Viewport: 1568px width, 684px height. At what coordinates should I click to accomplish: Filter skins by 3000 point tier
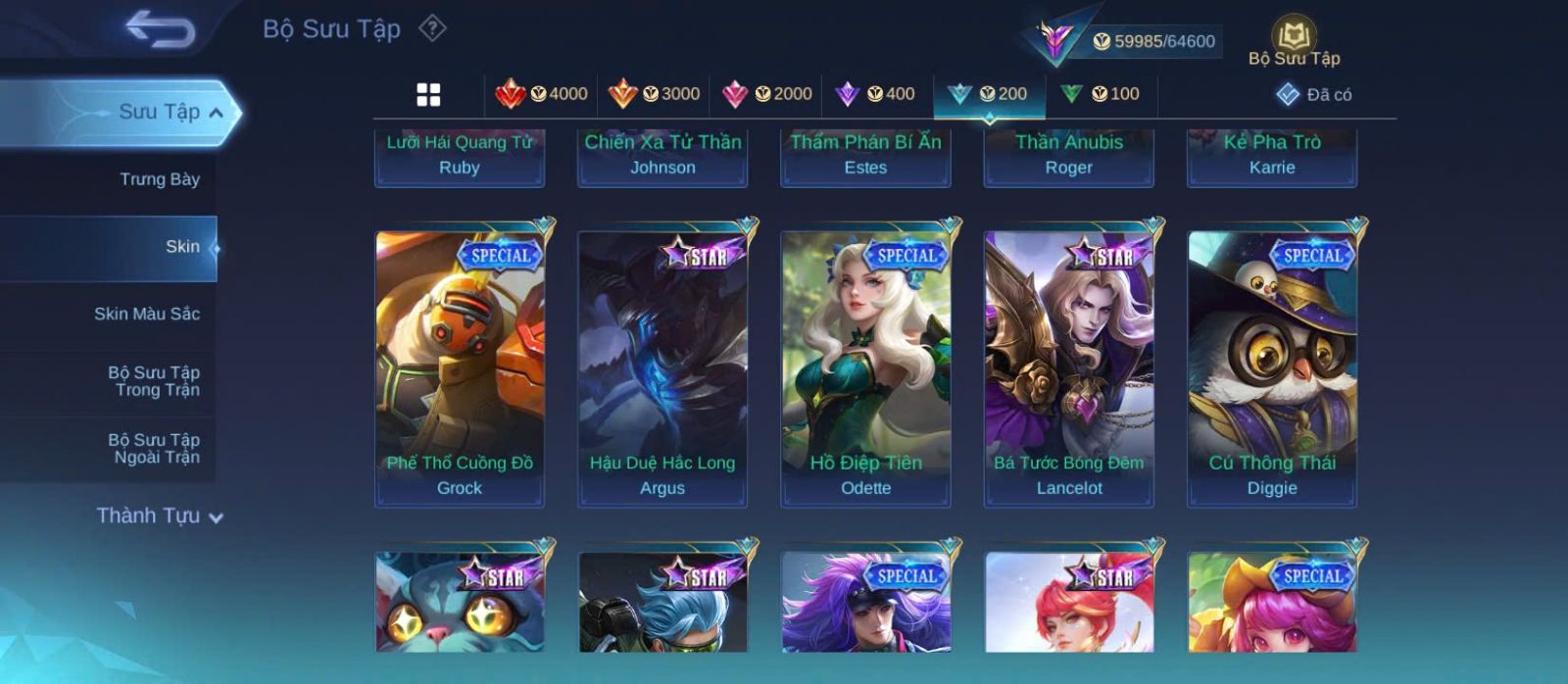click(x=654, y=94)
